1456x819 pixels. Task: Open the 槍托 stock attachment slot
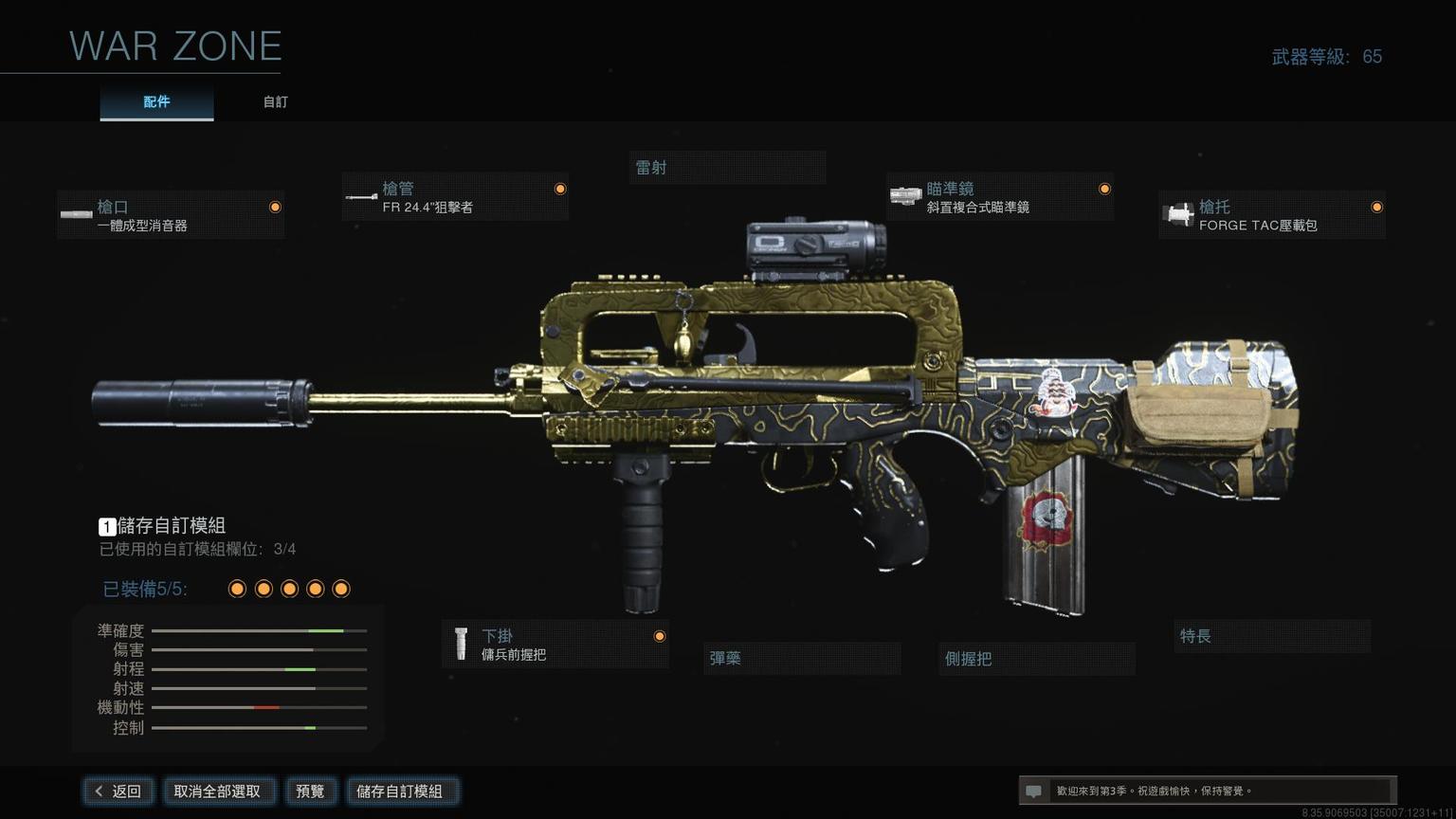1271,215
